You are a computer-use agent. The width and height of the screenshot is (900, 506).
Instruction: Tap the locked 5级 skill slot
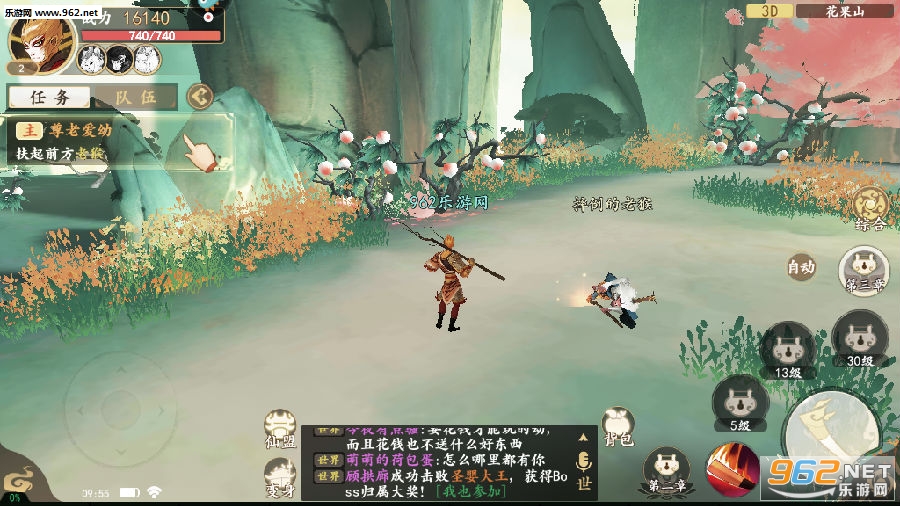pyautogui.click(x=740, y=403)
